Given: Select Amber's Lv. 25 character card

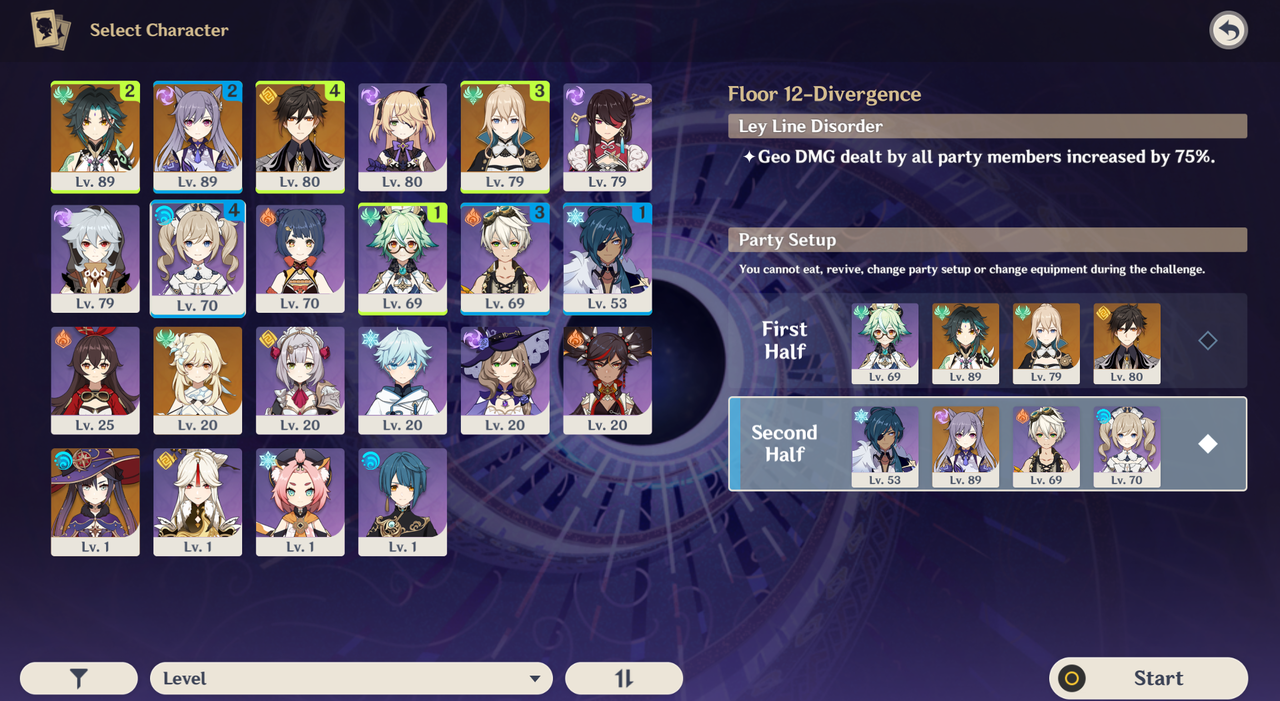Looking at the screenshot, I should (x=95, y=380).
